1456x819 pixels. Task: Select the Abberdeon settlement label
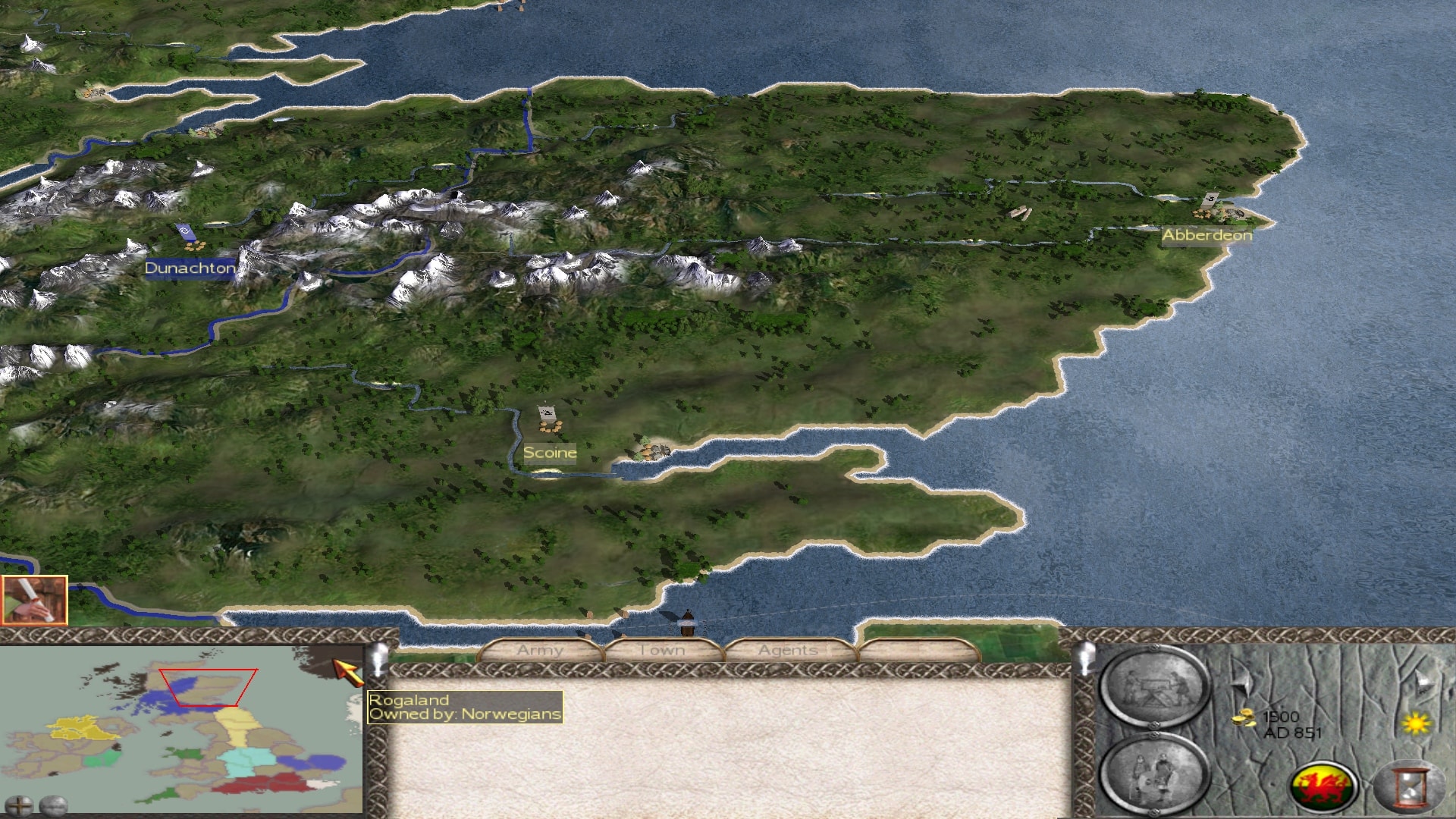1207,235
